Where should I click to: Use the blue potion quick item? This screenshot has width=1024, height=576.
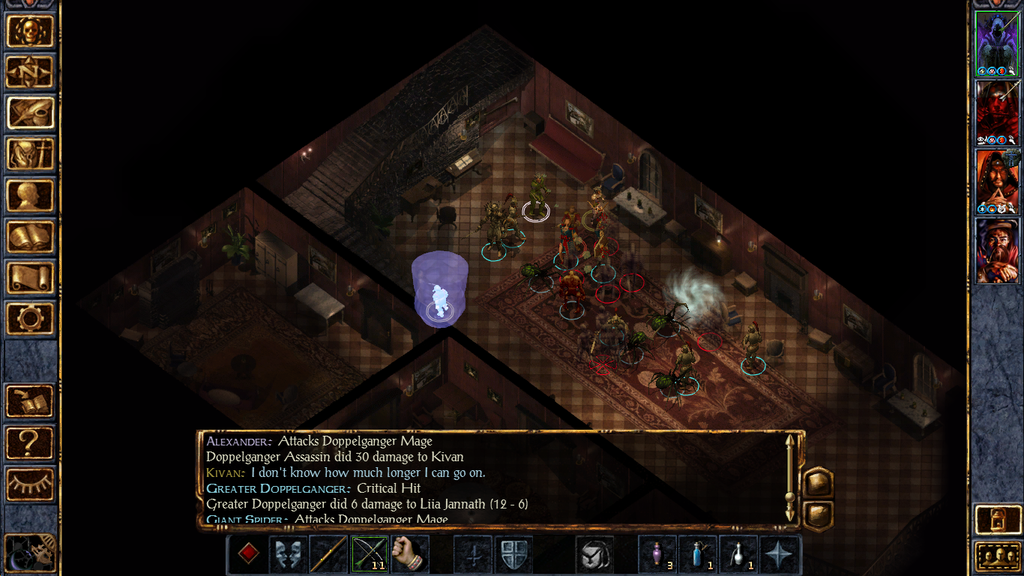tap(697, 554)
